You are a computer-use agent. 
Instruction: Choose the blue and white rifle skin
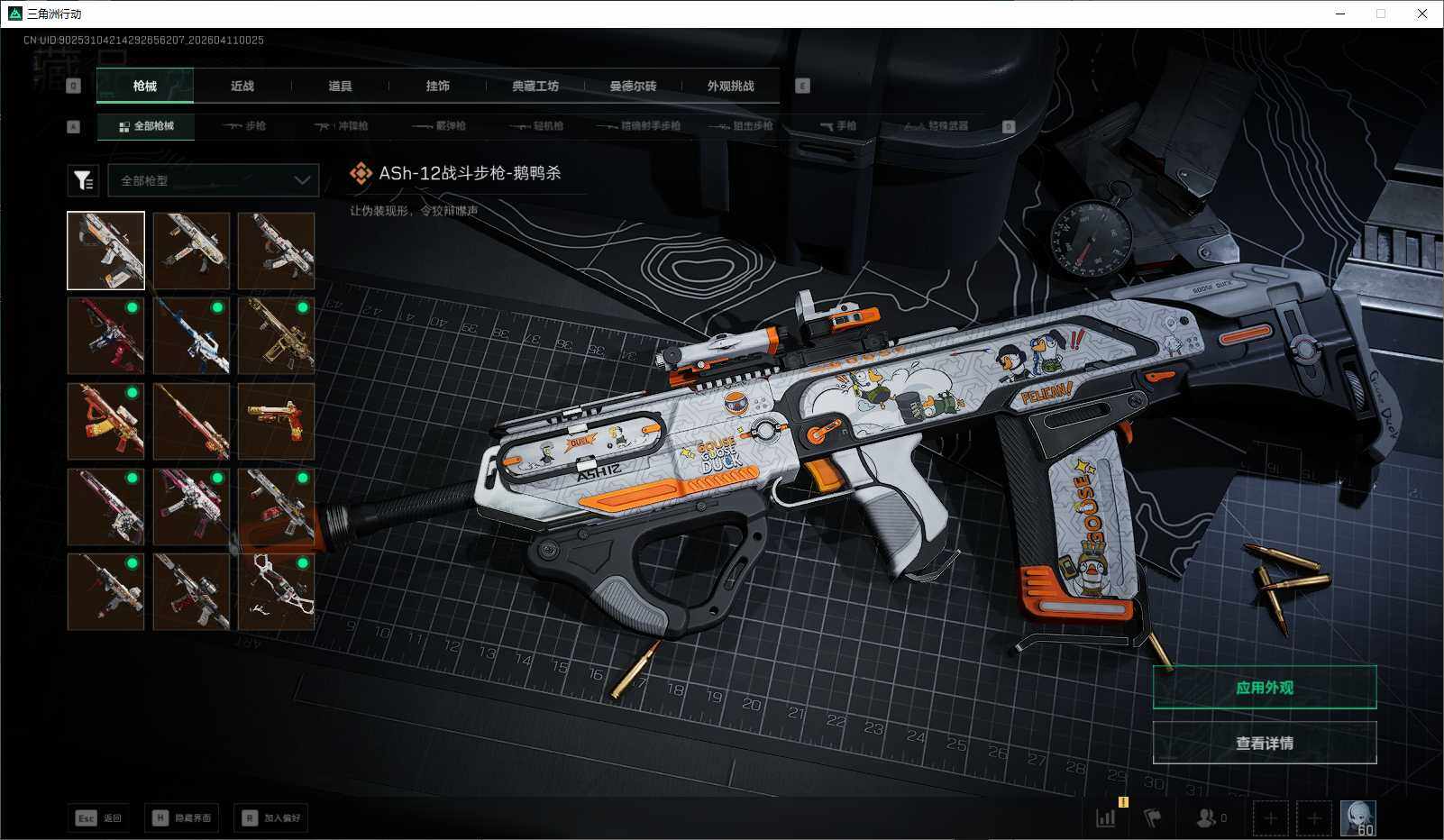coord(191,335)
